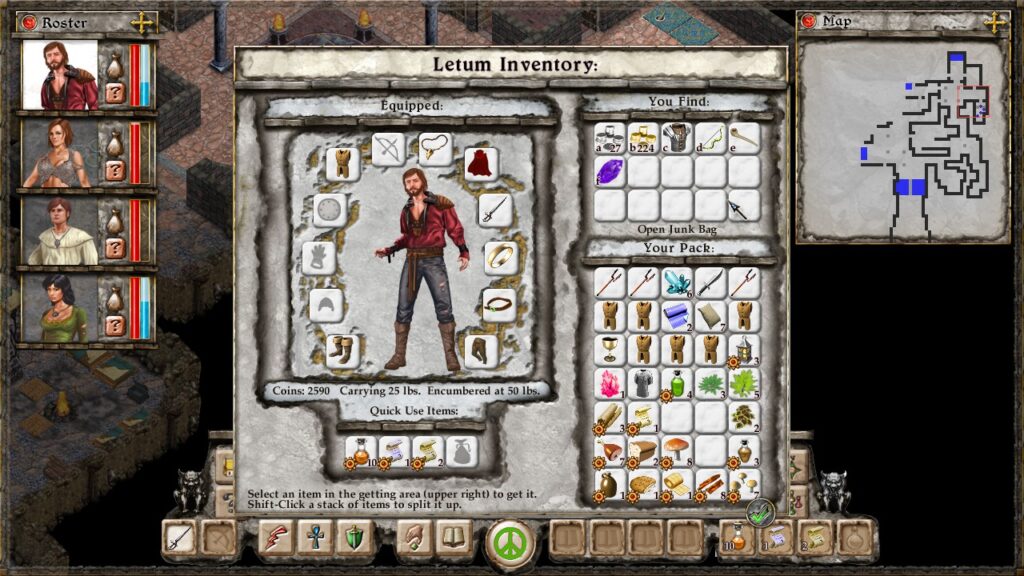Close inventory with green checkmark button

[x=761, y=513]
